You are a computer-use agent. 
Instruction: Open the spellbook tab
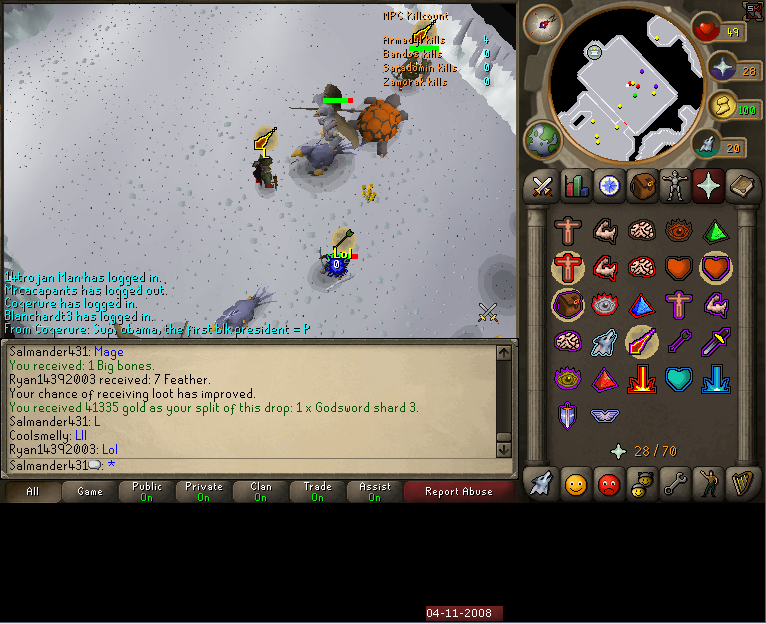coord(742,186)
